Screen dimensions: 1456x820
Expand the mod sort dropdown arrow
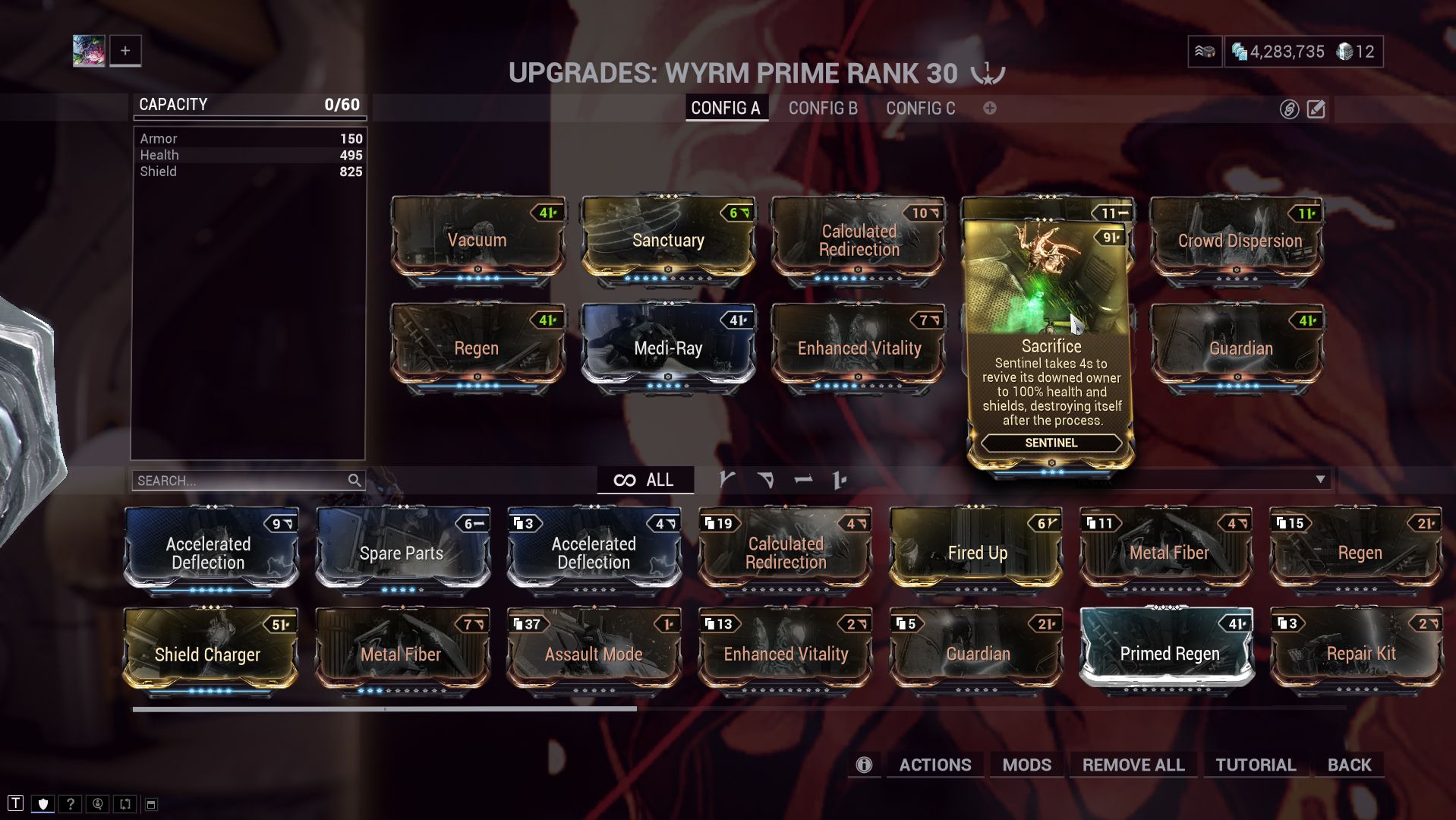coord(1322,479)
